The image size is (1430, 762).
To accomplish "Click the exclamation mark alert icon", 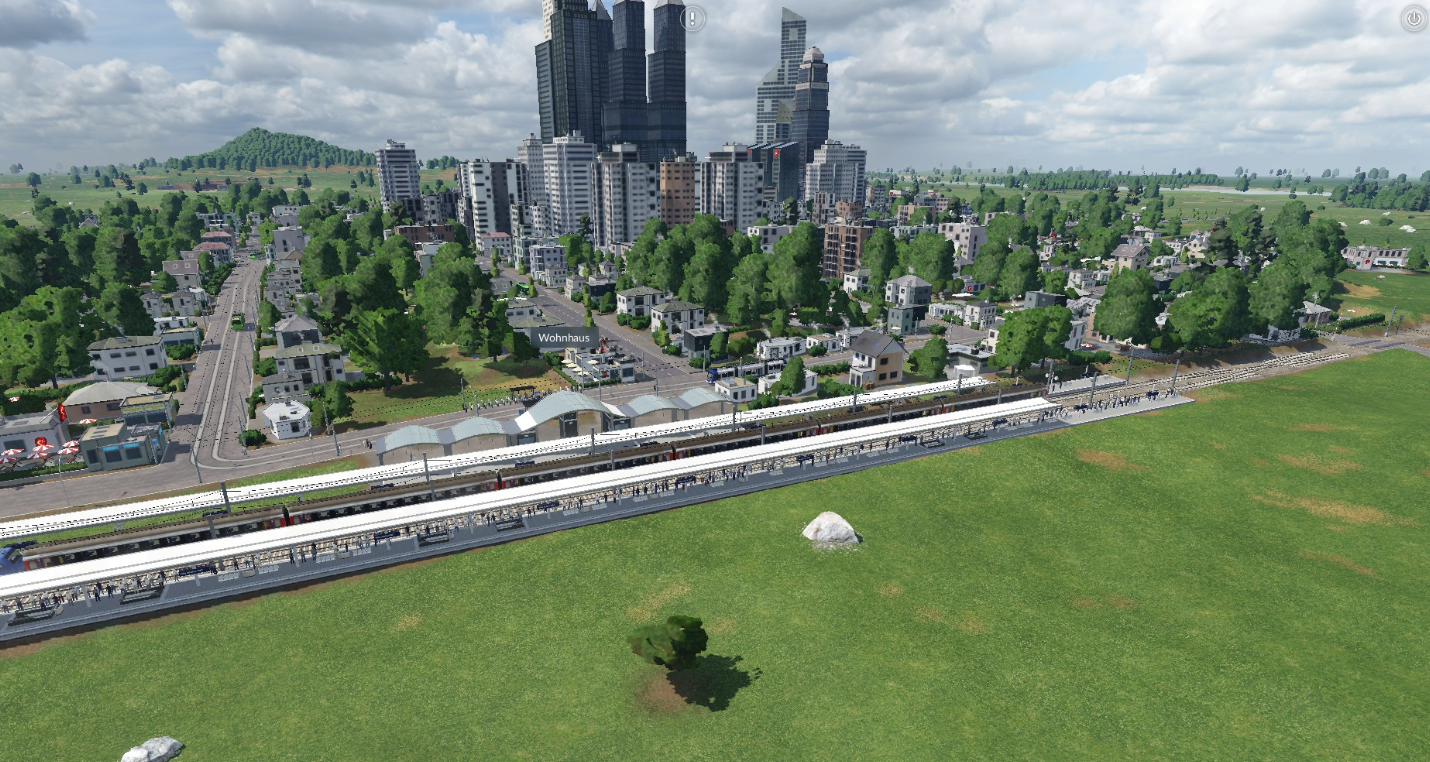I will click(x=693, y=18).
